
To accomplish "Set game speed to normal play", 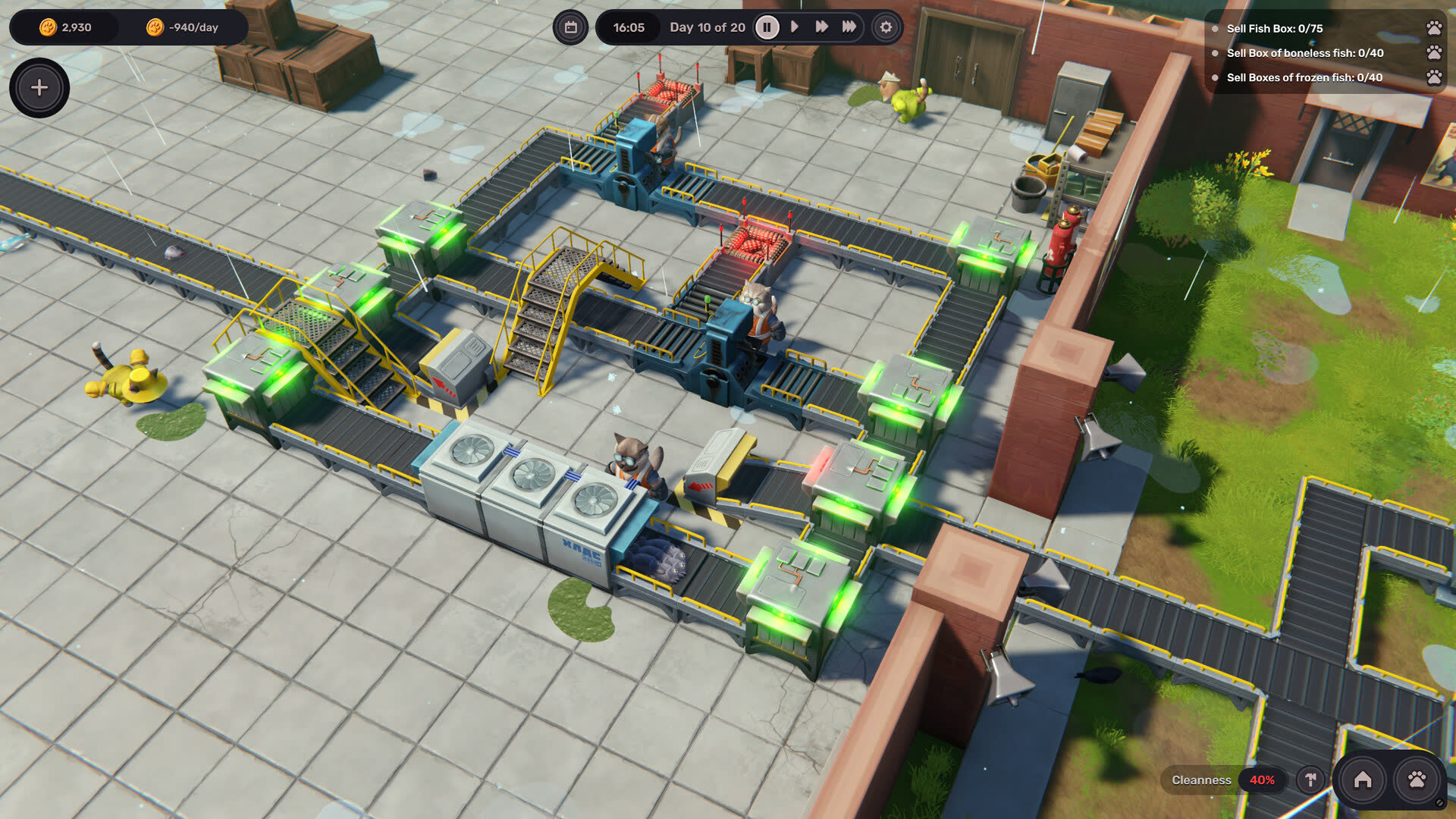I will [795, 27].
